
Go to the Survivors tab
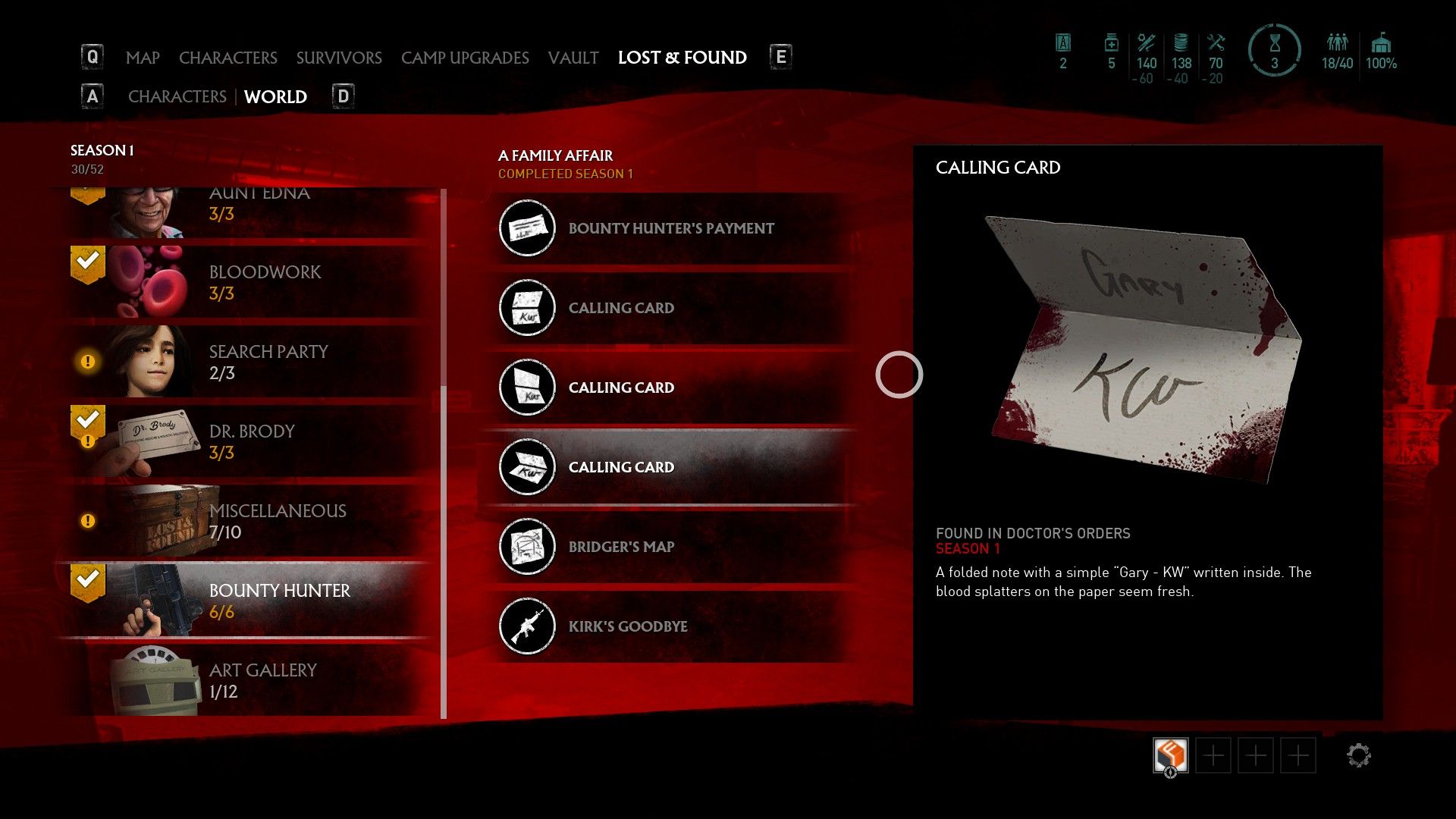[339, 58]
